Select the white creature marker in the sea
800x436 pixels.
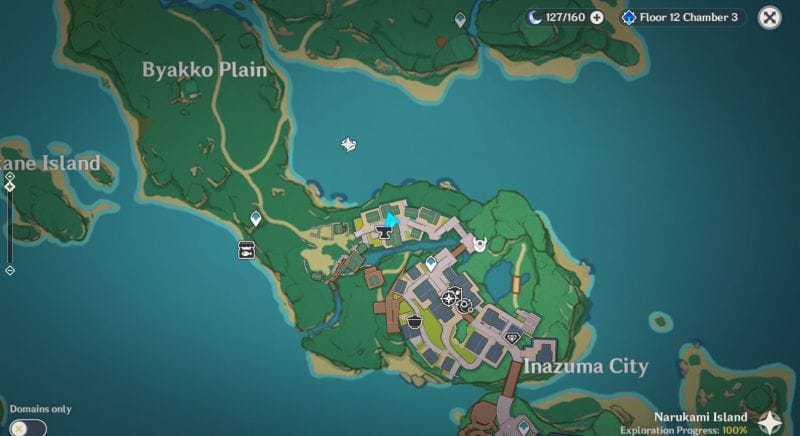coord(349,145)
